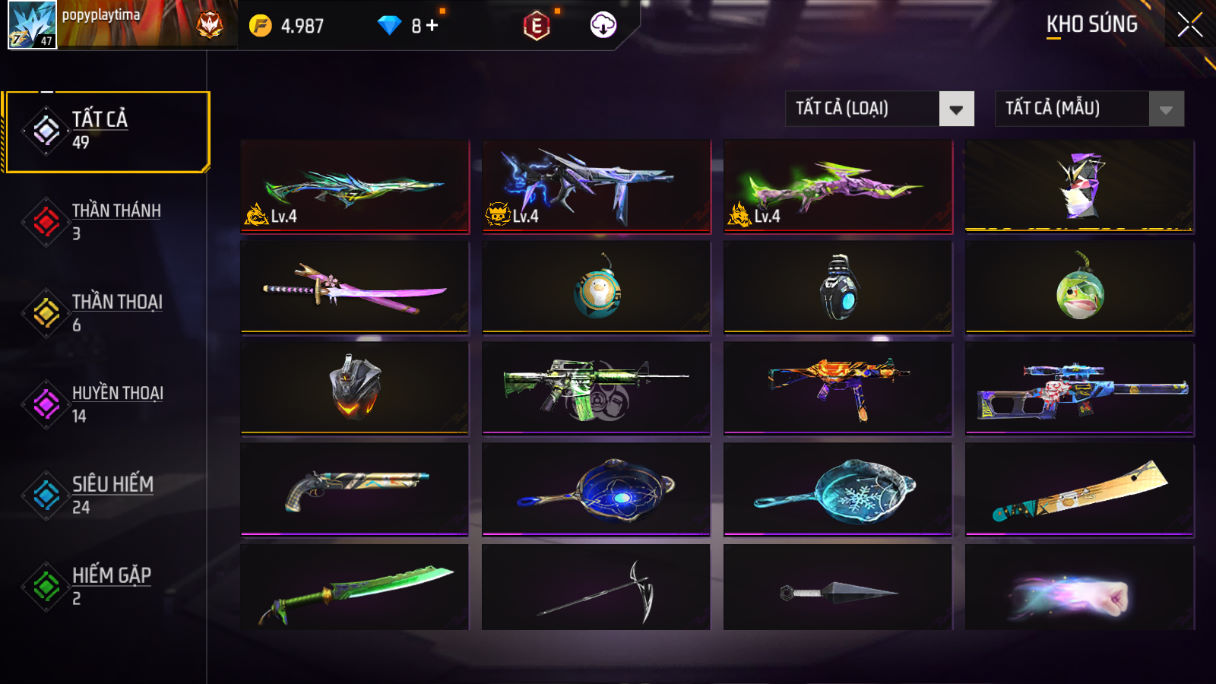The height and width of the screenshot is (684, 1216).
Task: Show the Huyền Thoại rarity items
Action: click(106, 404)
